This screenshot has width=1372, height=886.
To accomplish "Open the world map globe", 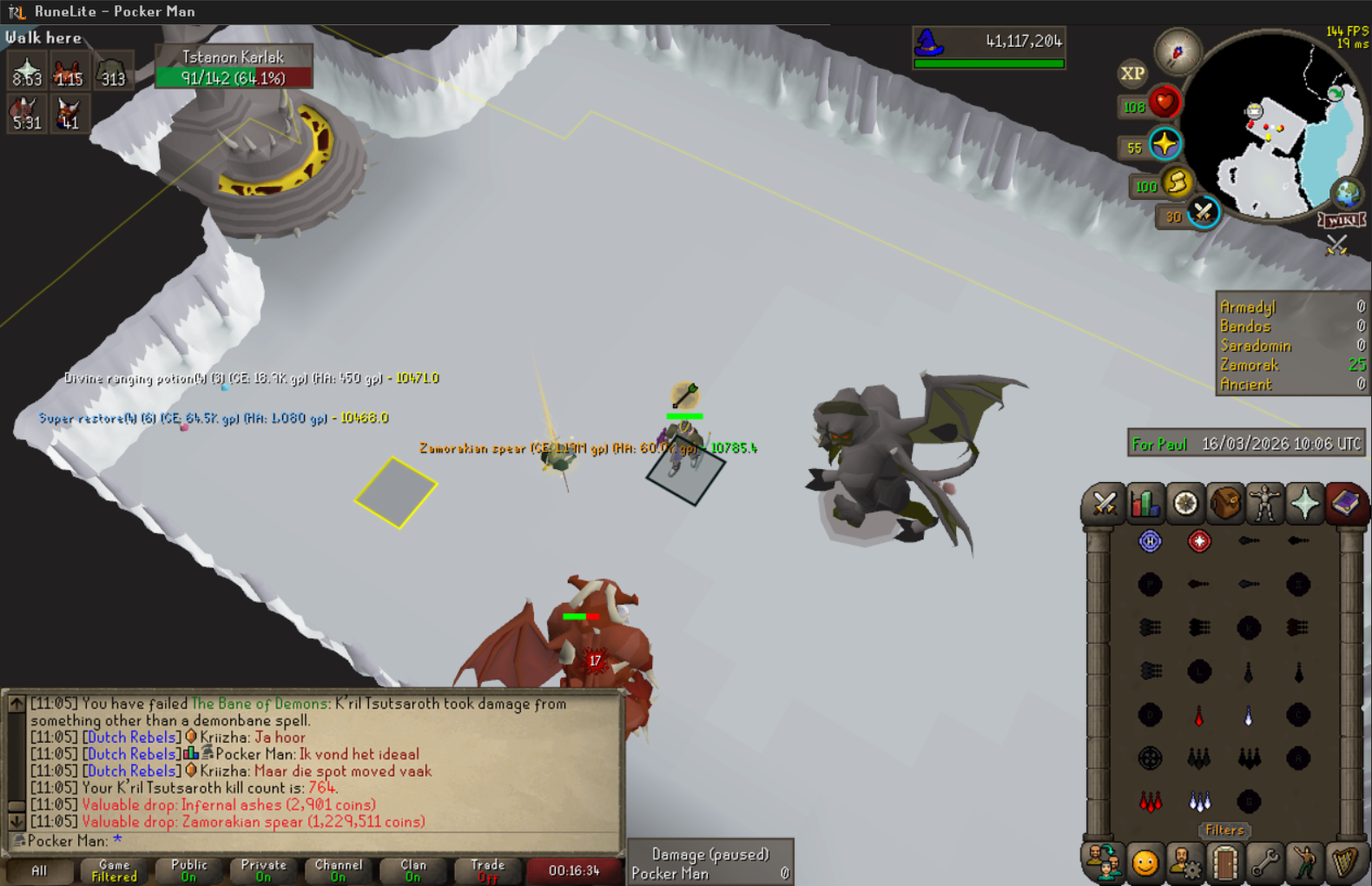I will (x=1347, y=193).
